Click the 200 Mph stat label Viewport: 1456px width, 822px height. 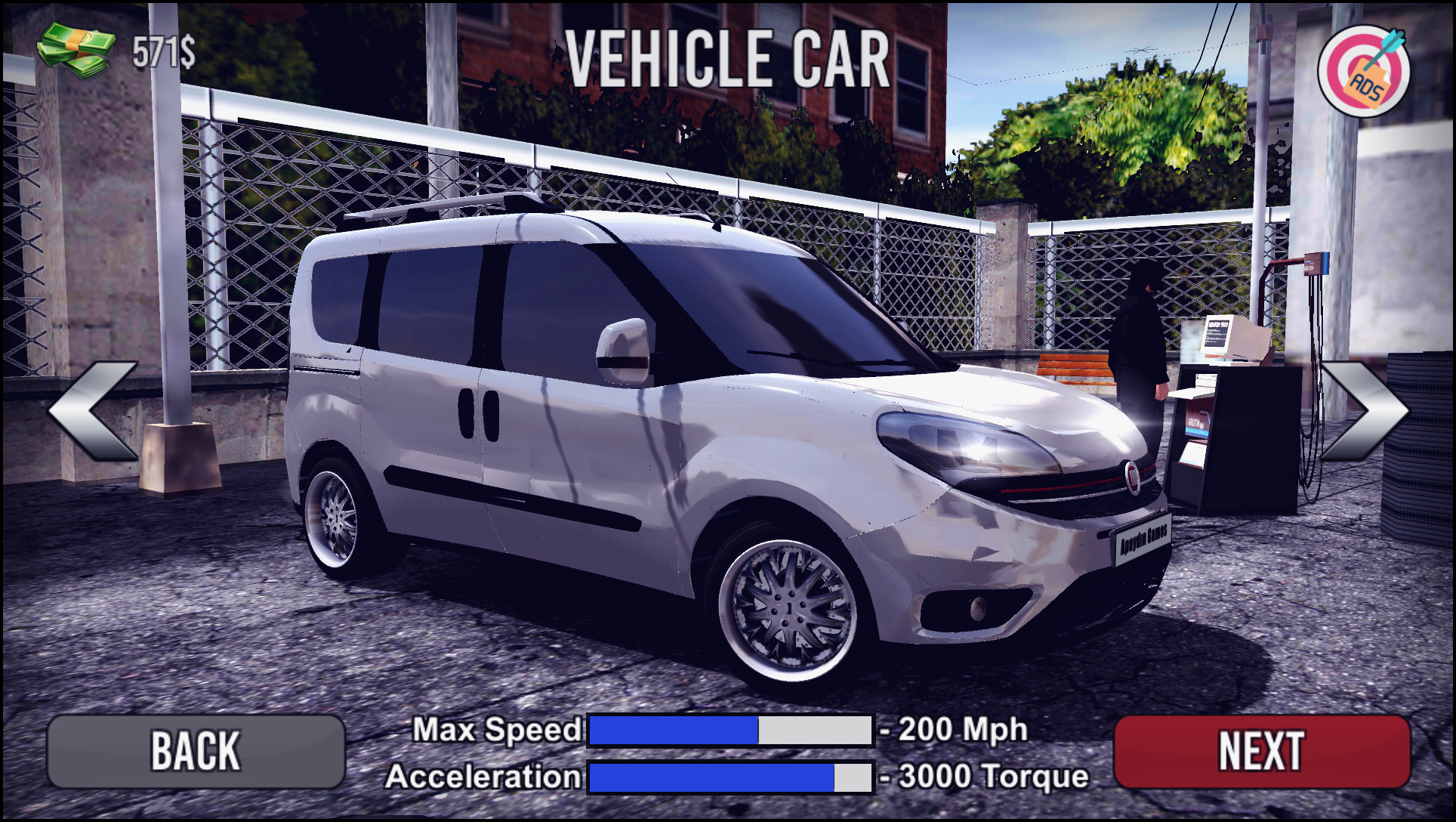pyautogui.click(x=953, y=728)
